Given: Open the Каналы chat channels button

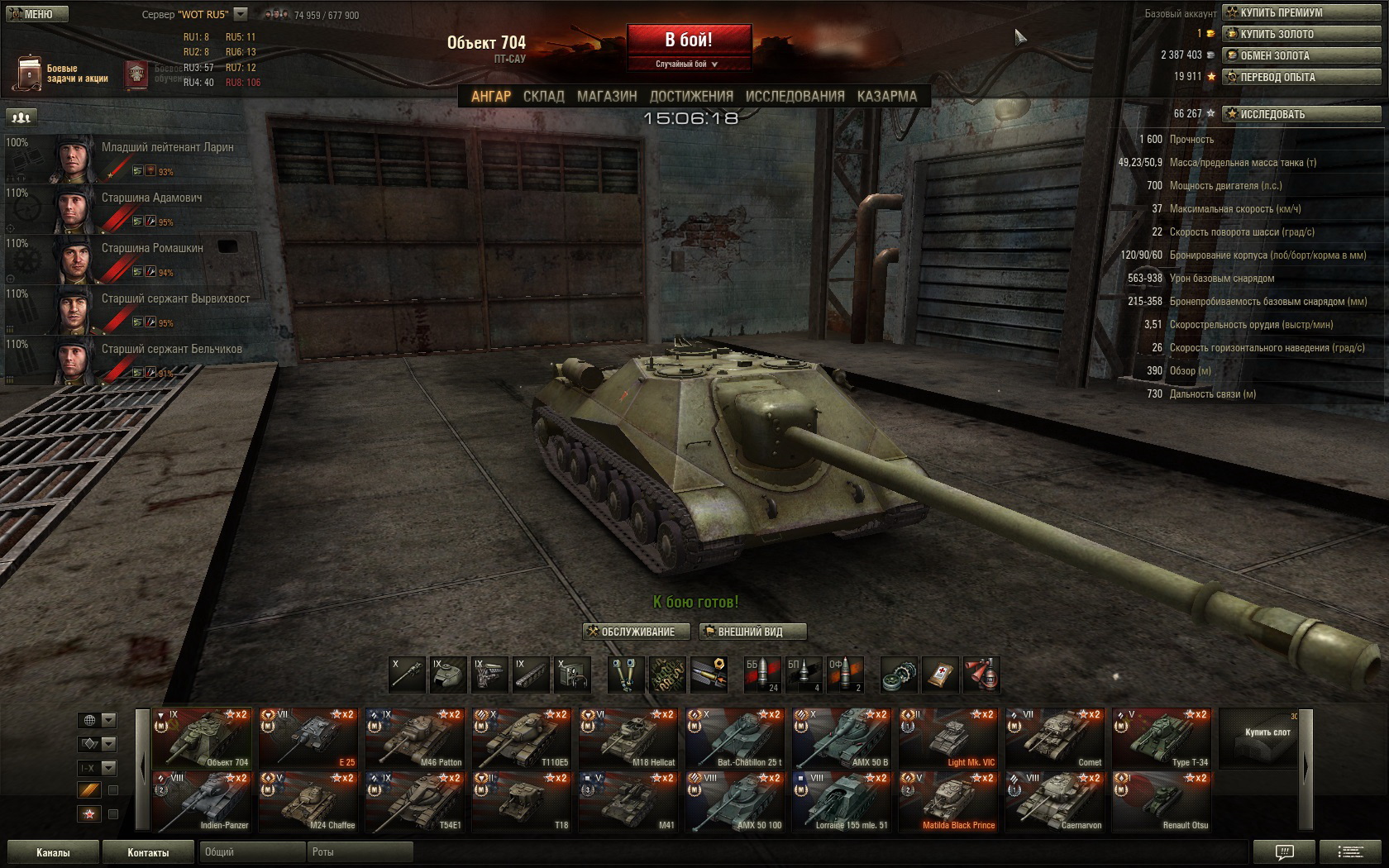Looking at the screenshot, I should pos(53,852).
